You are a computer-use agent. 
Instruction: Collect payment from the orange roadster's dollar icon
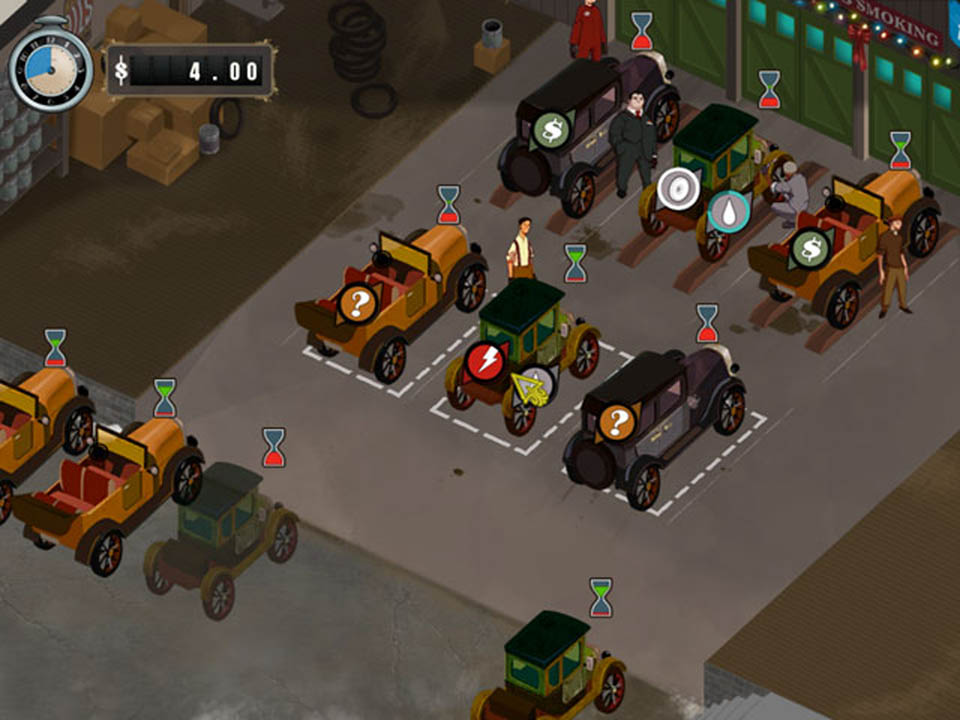(811, 249)
